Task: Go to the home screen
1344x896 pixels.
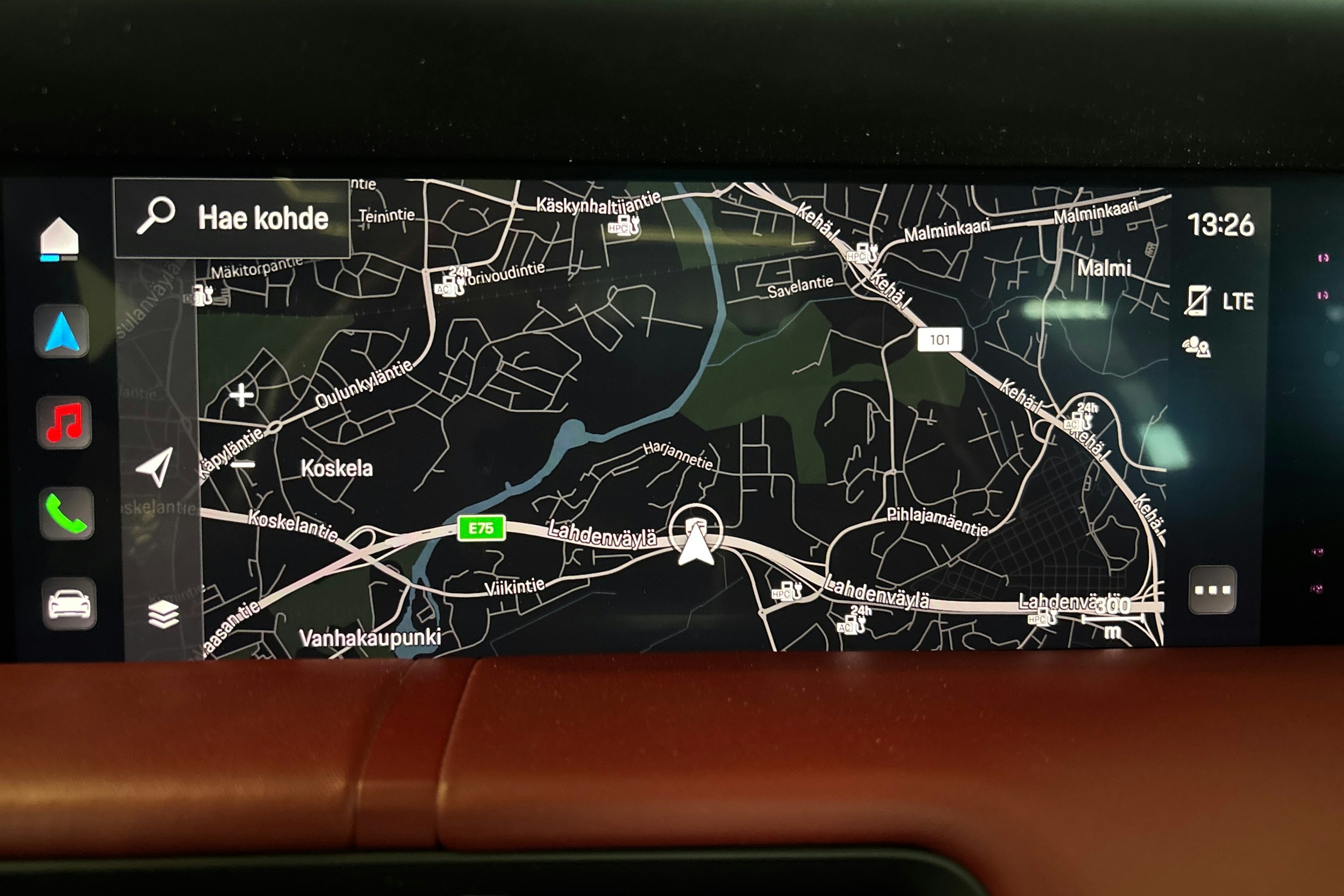Action: pyautogui.click(x=60, y=237)
